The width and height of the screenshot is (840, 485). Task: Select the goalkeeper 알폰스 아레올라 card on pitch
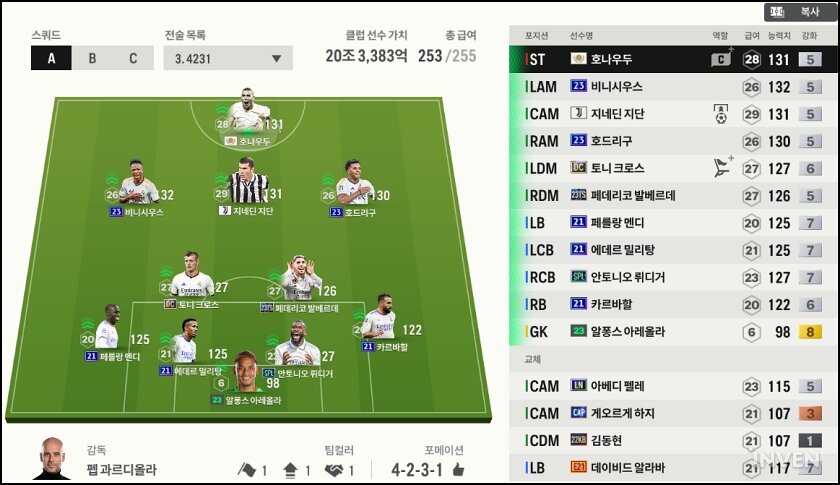tap(246, 374)
